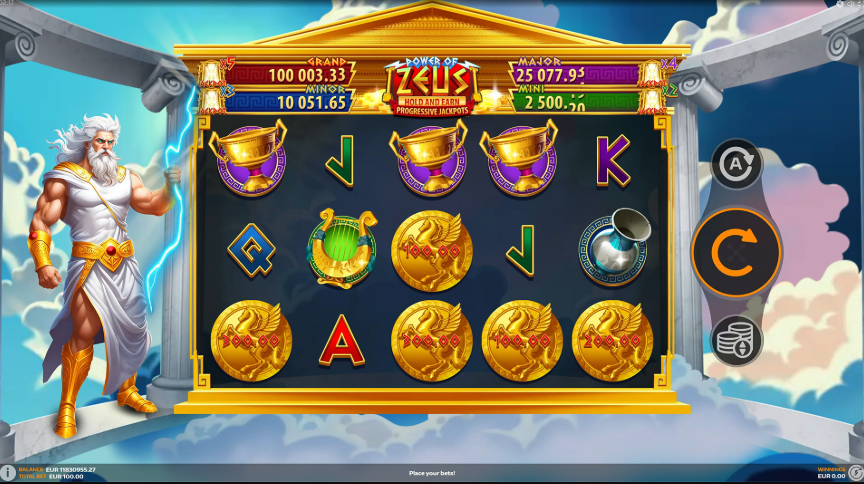Screen dimensions: 864x484
Task: Open the game info panel
Action: pyautogui.click(x=8, y=472)
